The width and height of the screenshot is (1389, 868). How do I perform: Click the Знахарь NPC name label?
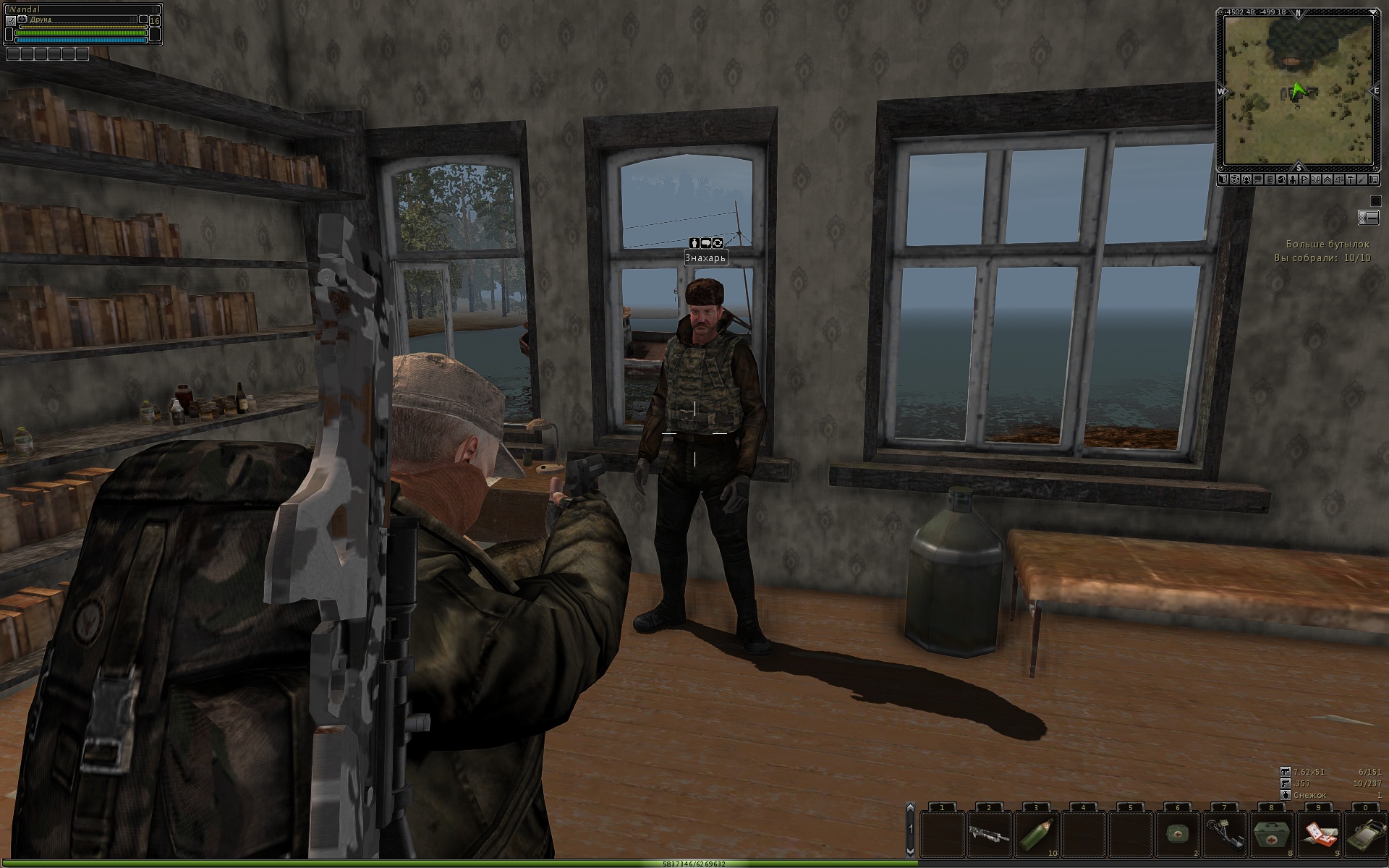705,258
